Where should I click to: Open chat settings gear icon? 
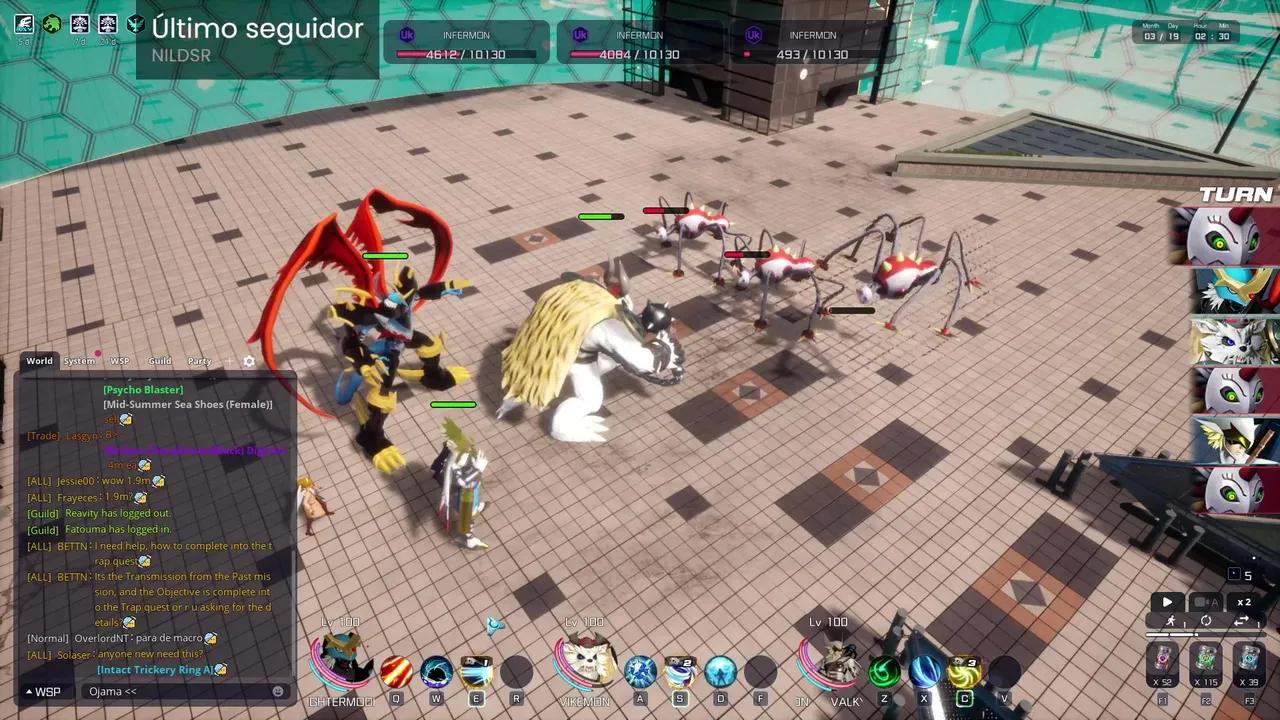tap(249, 362)
